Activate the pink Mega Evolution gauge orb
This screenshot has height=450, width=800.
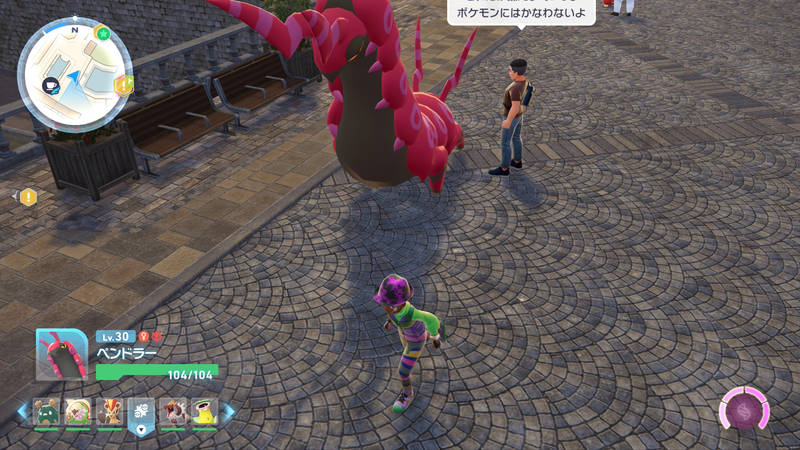745,411
